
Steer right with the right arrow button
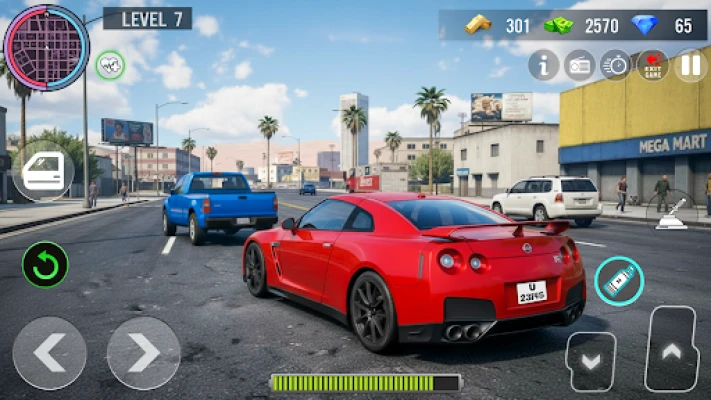(x=143, y=353)
